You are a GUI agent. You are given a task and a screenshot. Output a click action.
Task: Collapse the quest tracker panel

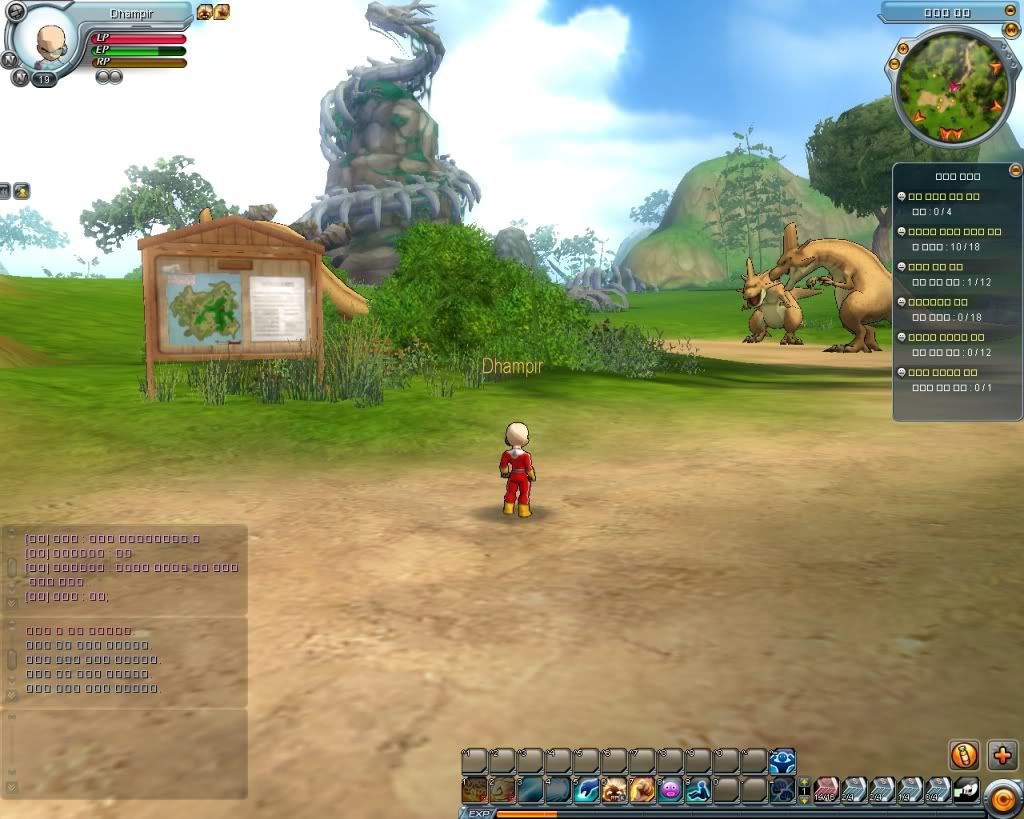click(x=1016, y=171)
